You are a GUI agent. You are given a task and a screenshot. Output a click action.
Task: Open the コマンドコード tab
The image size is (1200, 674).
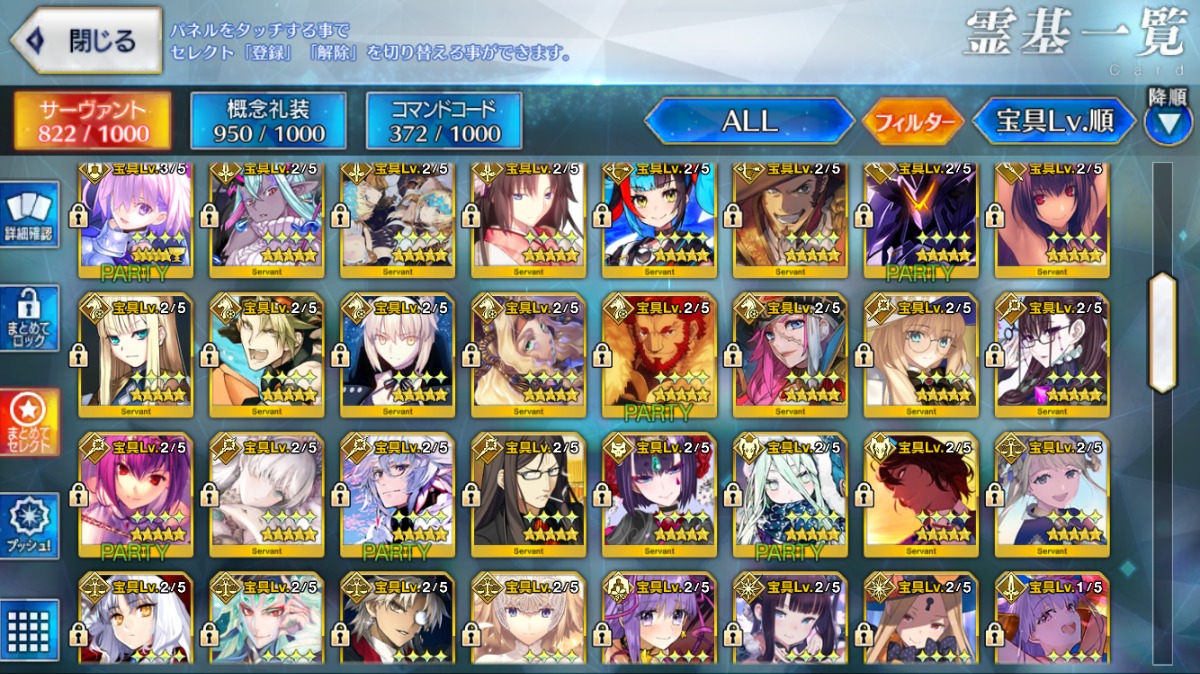click(x=444, y=121)
